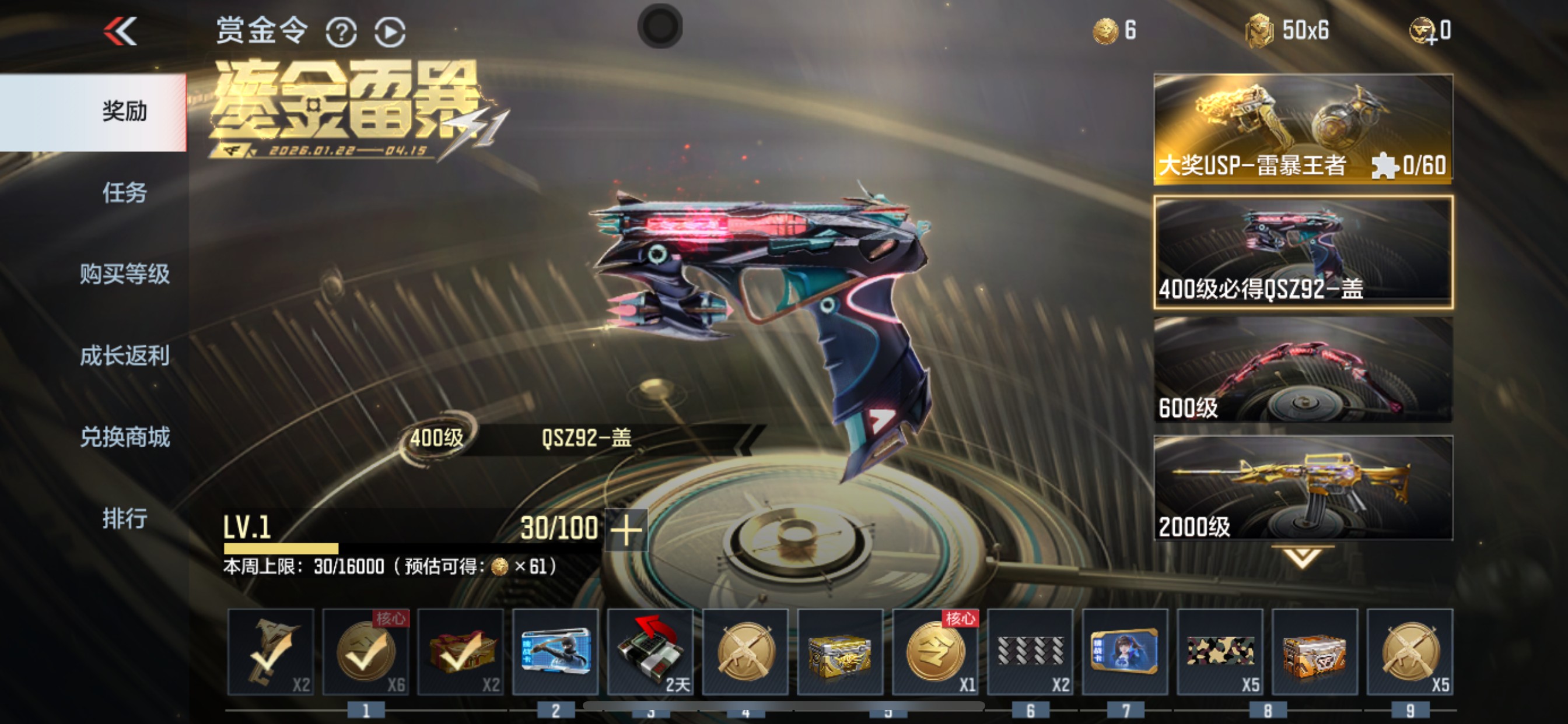Click the golden supply crate reward icon

pos(840,651)
